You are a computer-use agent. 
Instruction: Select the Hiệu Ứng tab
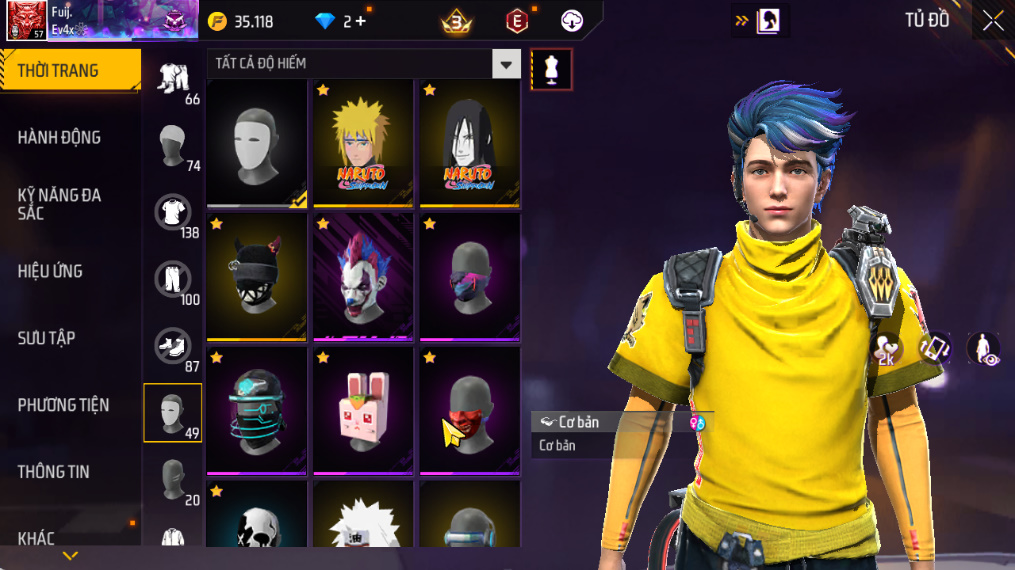51,271
